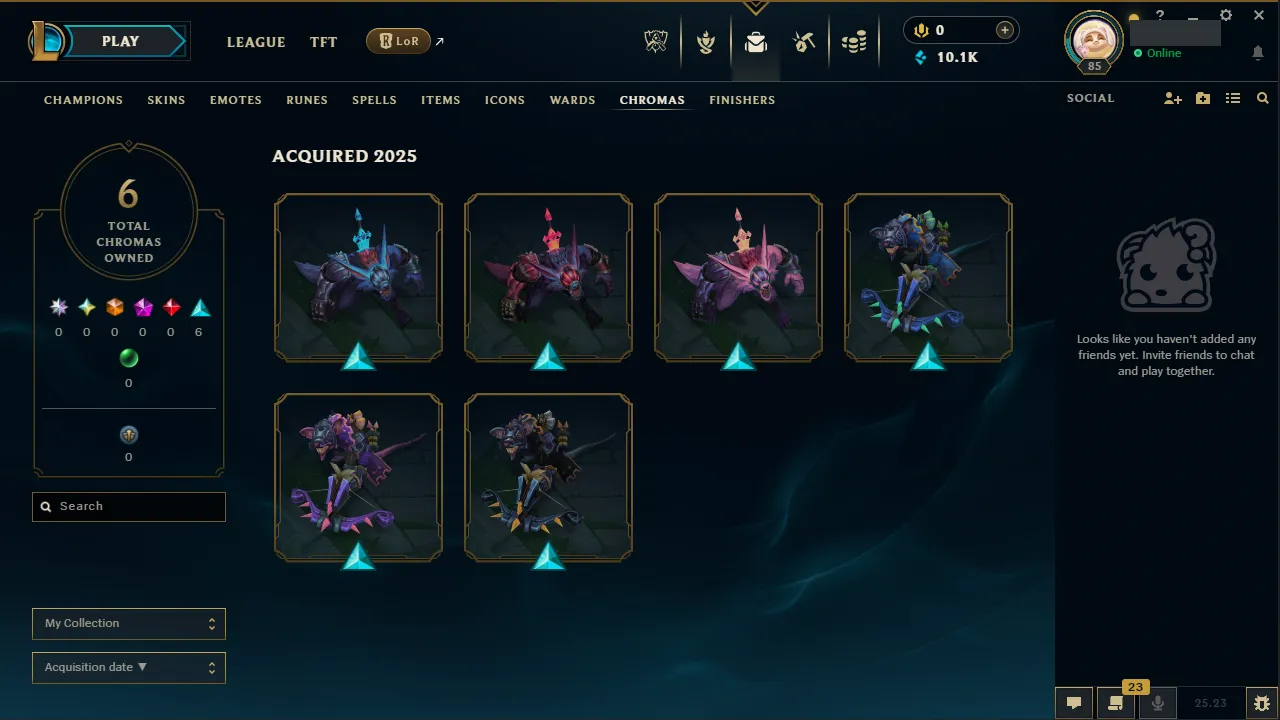The height and width of the screenshot is (720, 1280).
Task: Click the plus icon to purchase RP
Action: (x=1003, y=29)
